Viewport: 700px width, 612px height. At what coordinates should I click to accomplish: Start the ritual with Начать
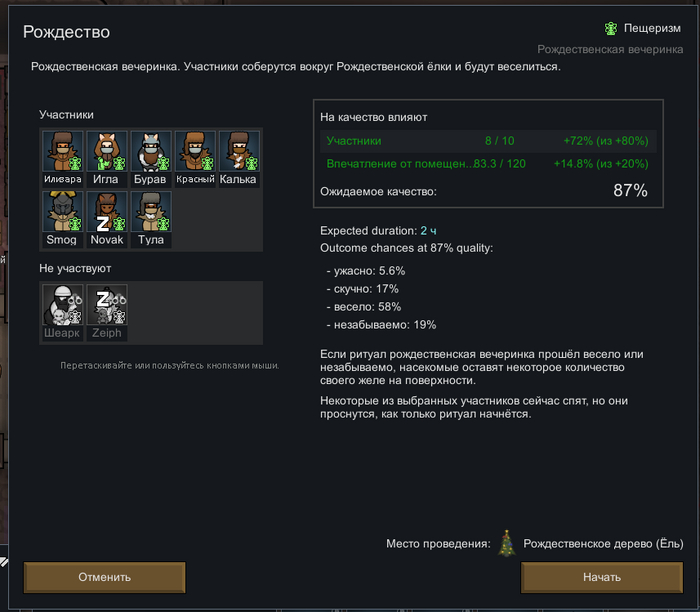pos(602,577)
